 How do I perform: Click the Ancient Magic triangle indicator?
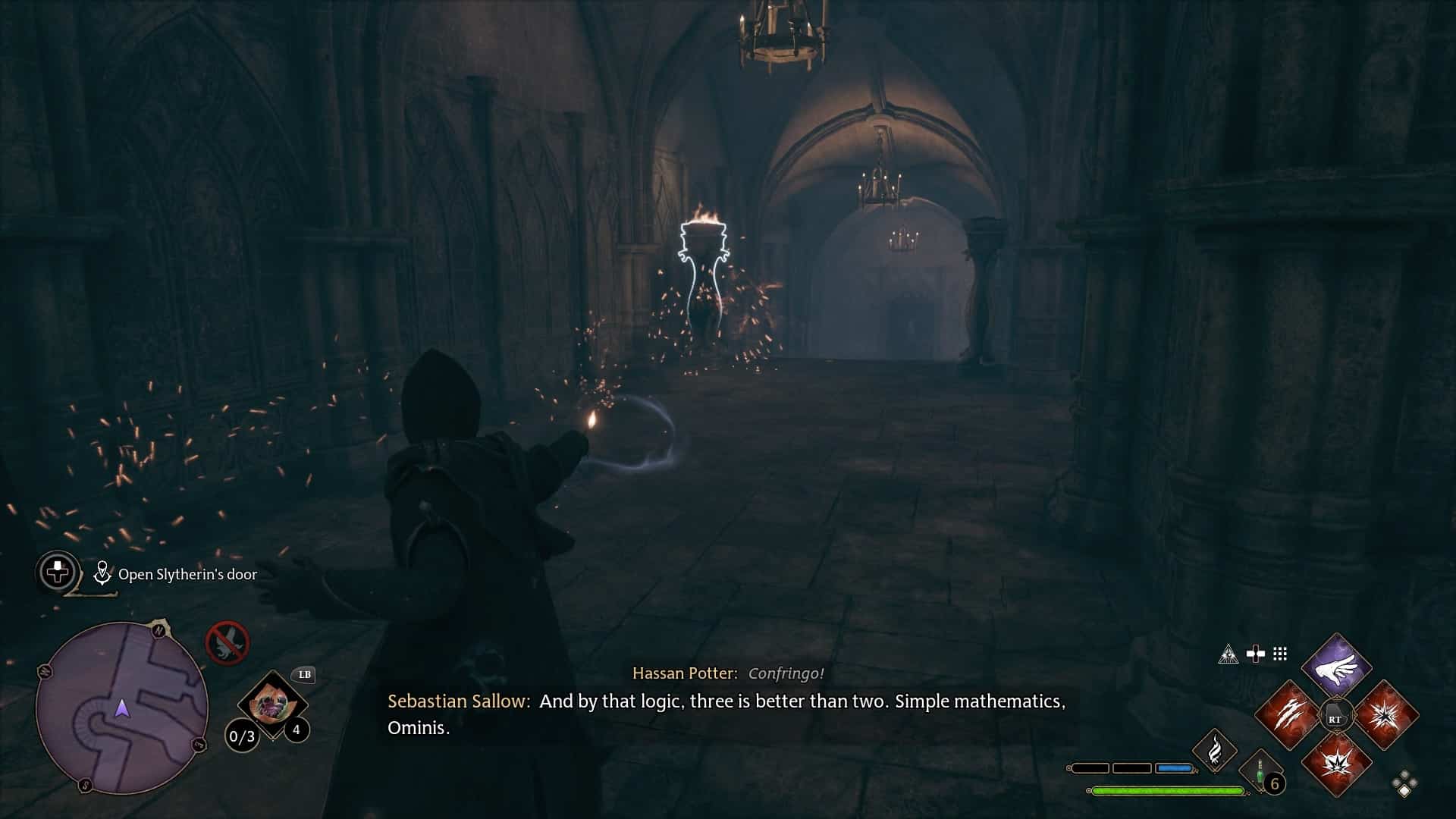1228,654
